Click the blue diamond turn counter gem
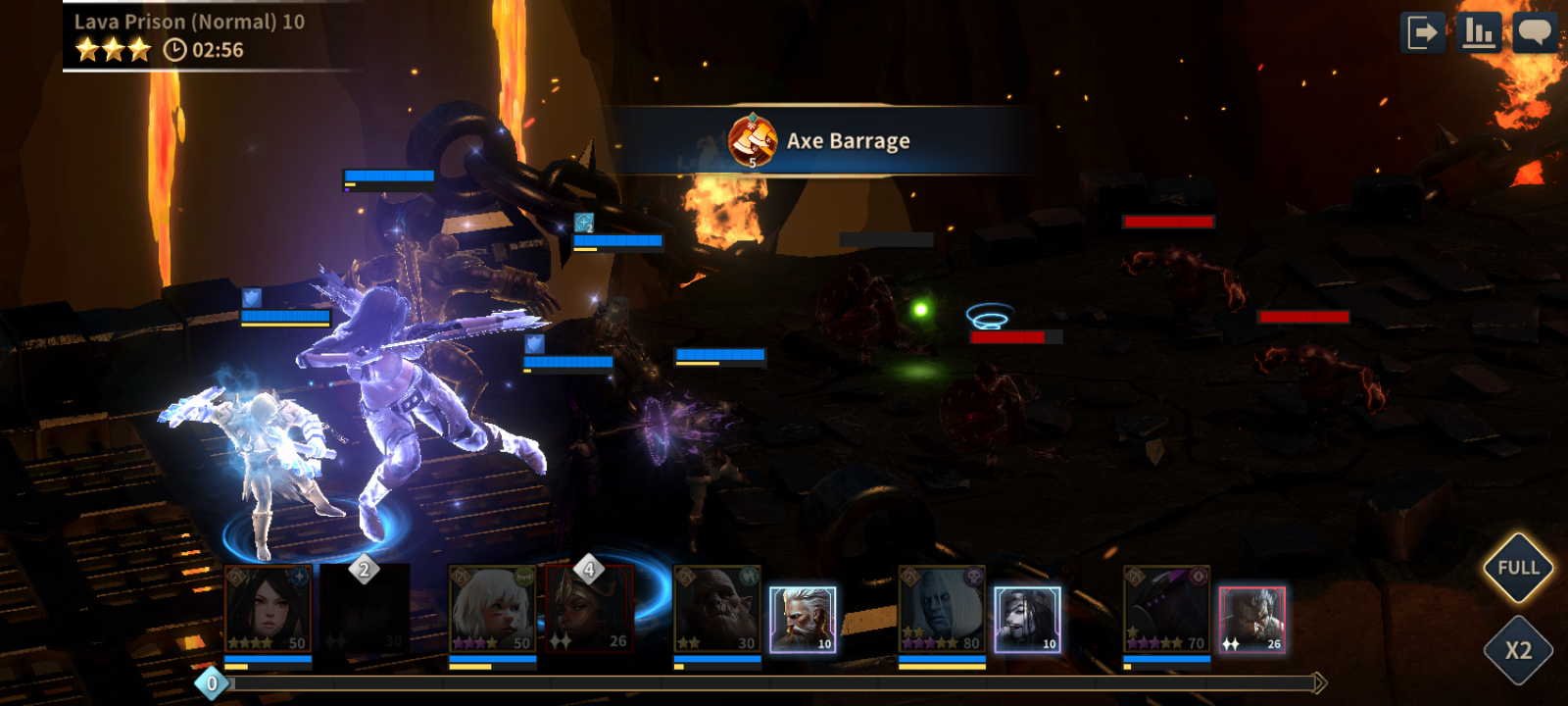The image size is (1568, 706). coord(212,683)
